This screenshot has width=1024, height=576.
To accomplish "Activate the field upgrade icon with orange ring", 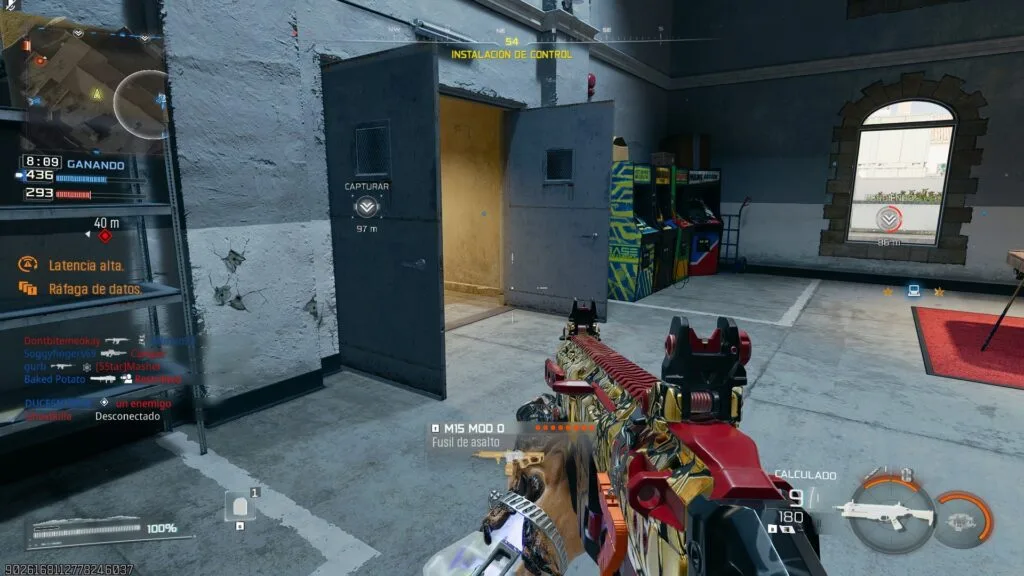I will (x=963, y=519).
